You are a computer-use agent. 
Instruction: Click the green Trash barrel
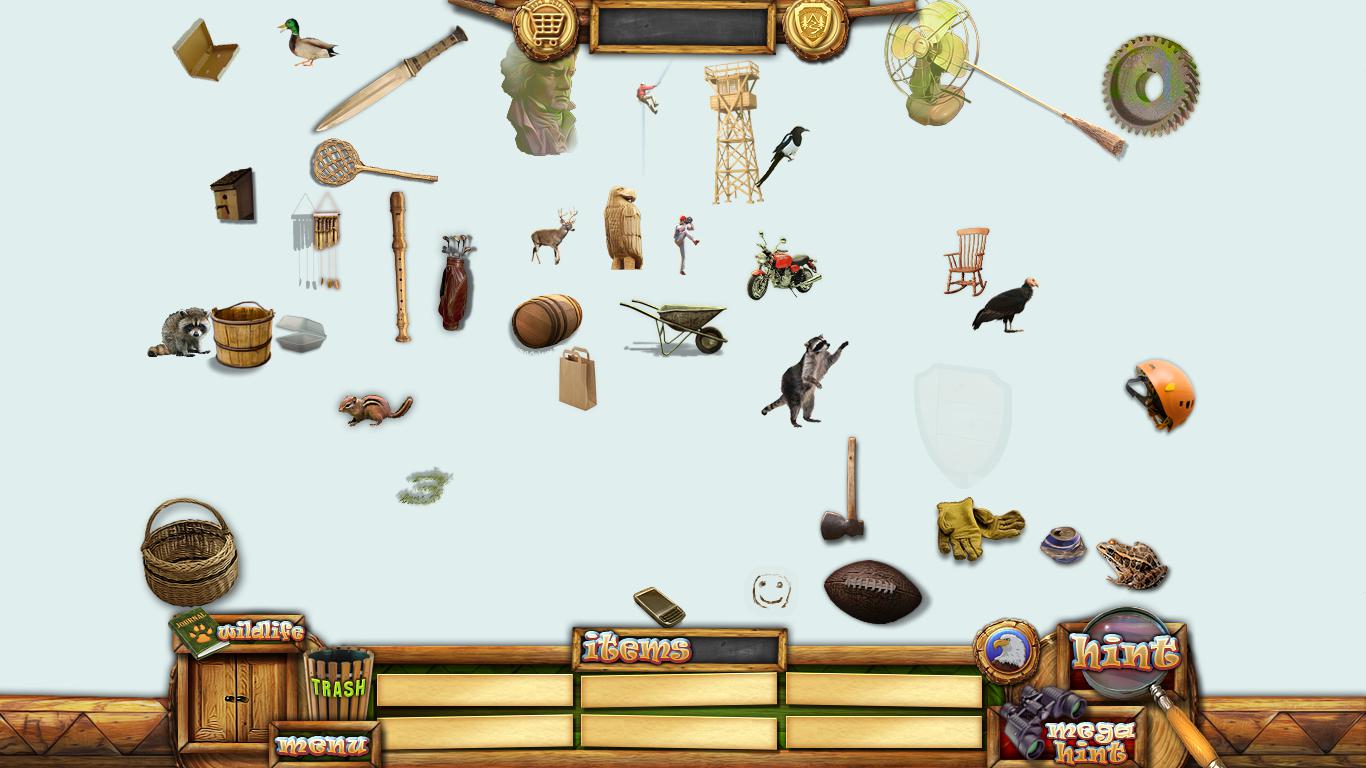(338, 684)
